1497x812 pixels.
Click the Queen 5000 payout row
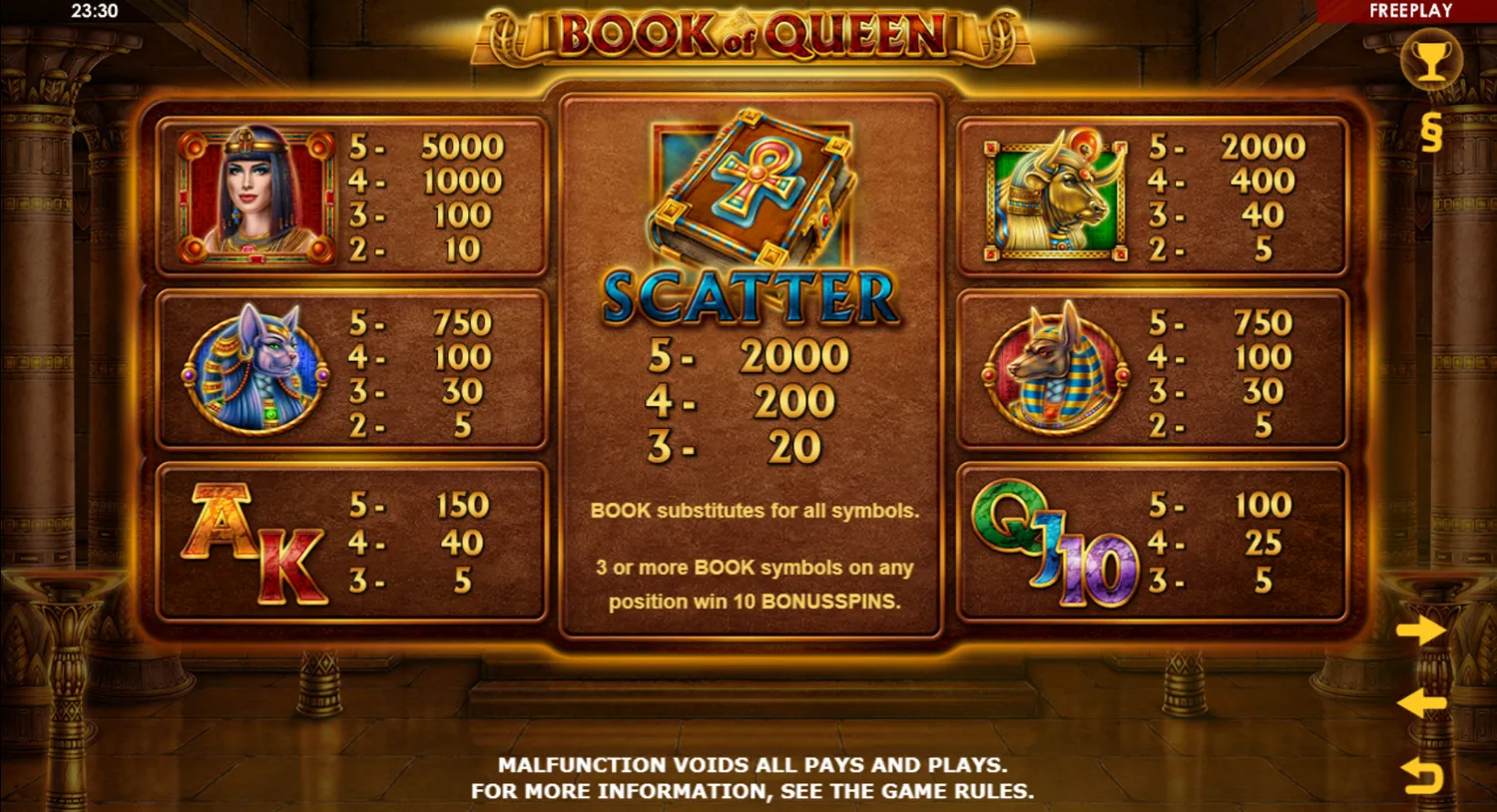(429, 146)
